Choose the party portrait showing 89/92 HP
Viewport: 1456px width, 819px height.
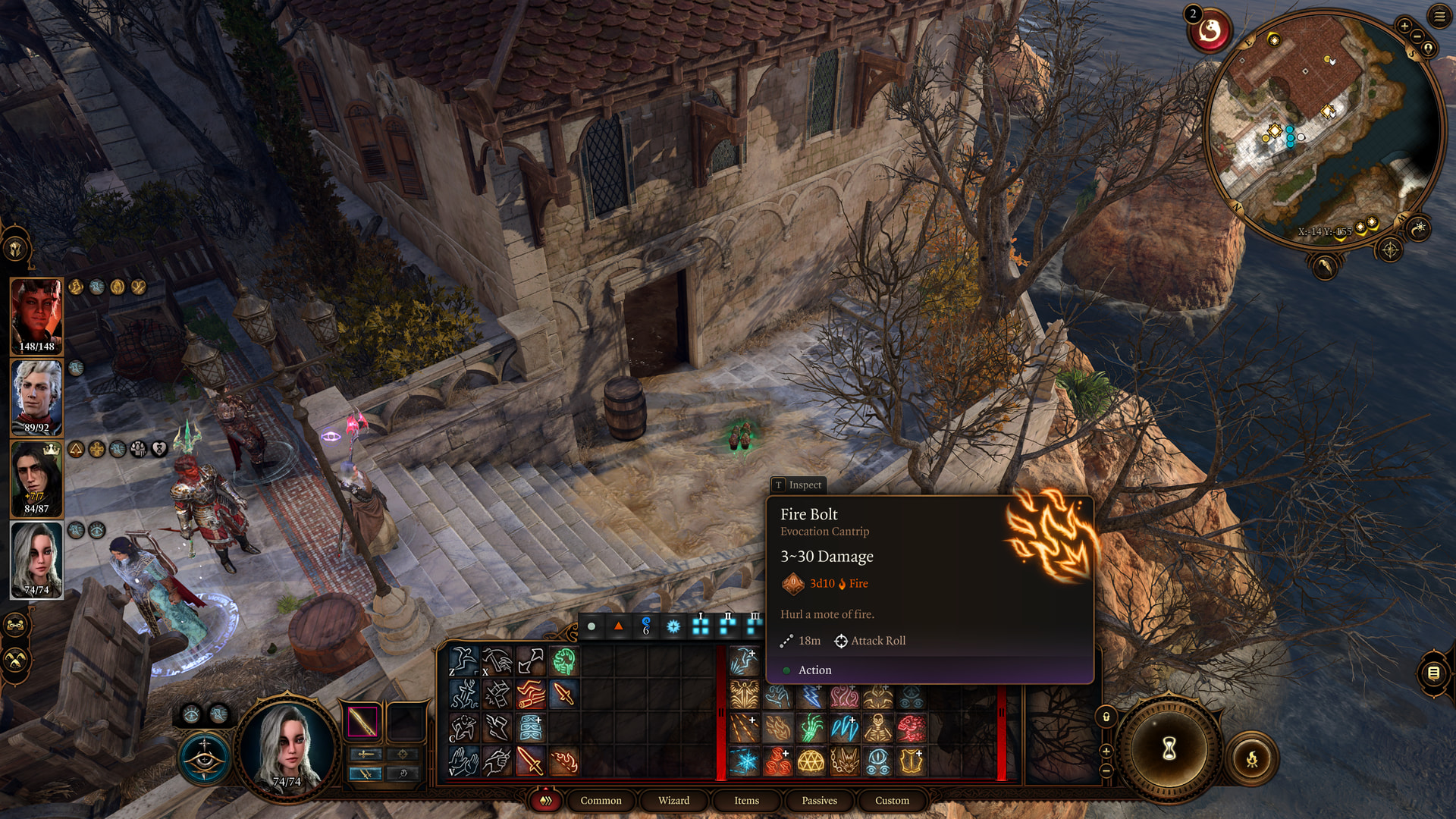(x=36, y=397)
